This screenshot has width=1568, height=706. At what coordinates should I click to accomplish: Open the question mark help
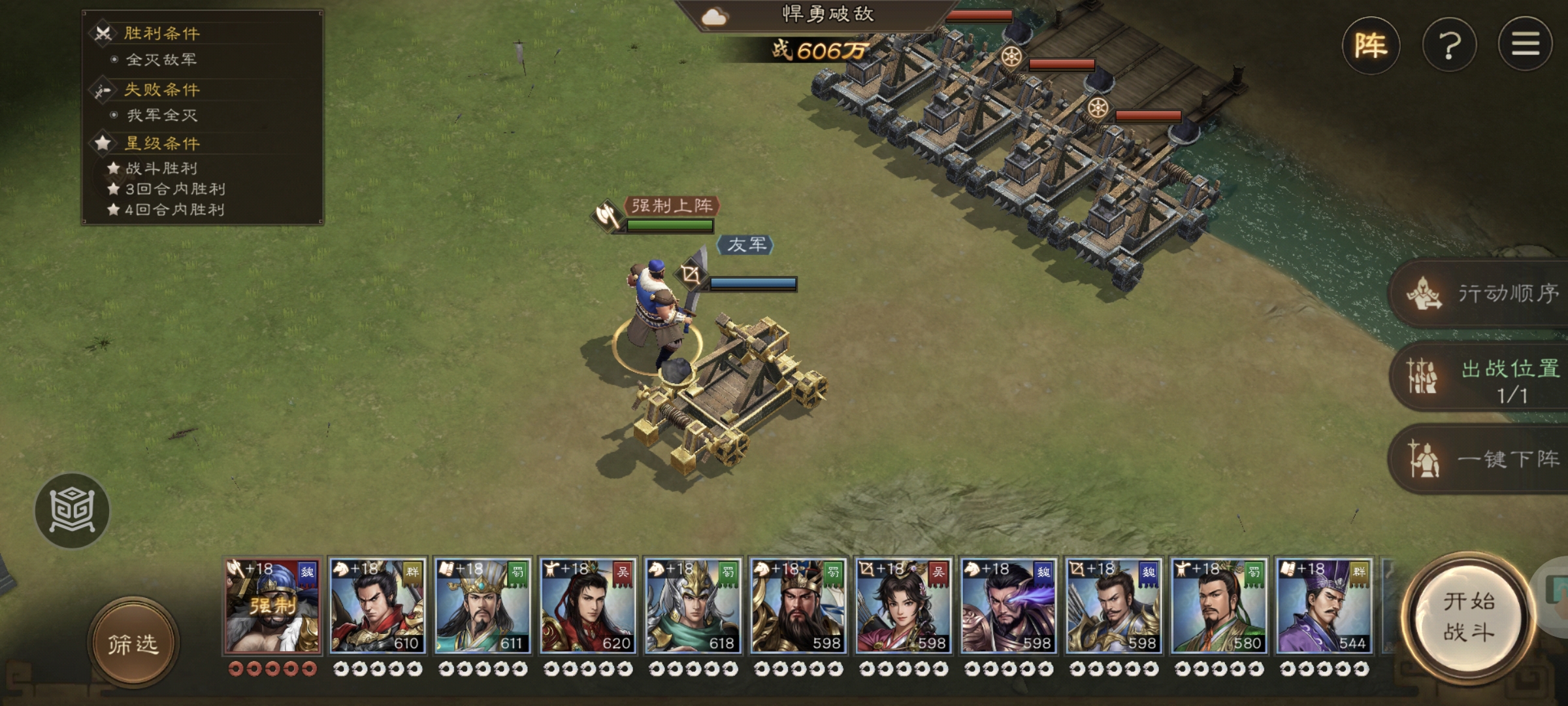[1449, 46]
